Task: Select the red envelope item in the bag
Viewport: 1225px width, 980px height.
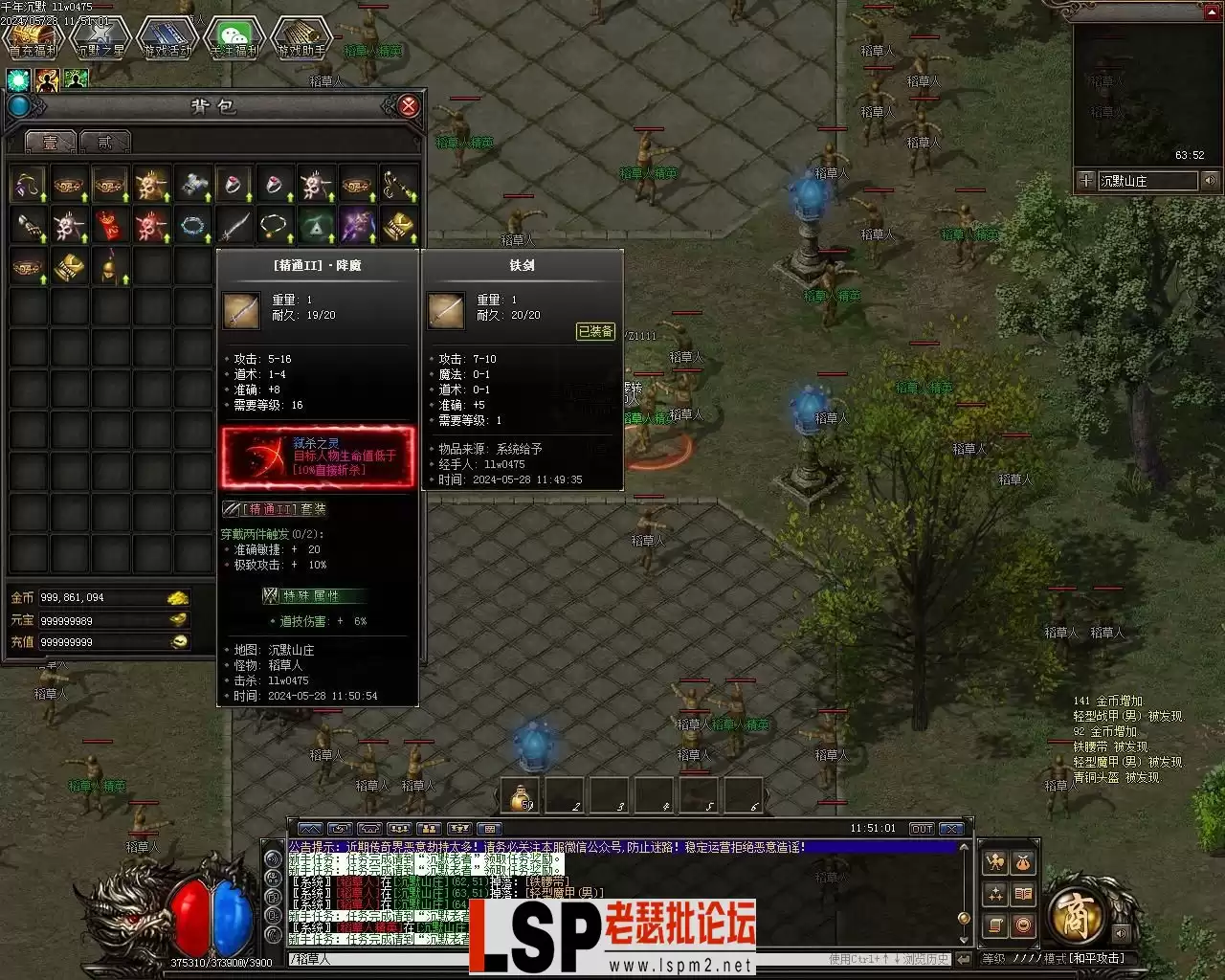Action: tap(110, 226)
